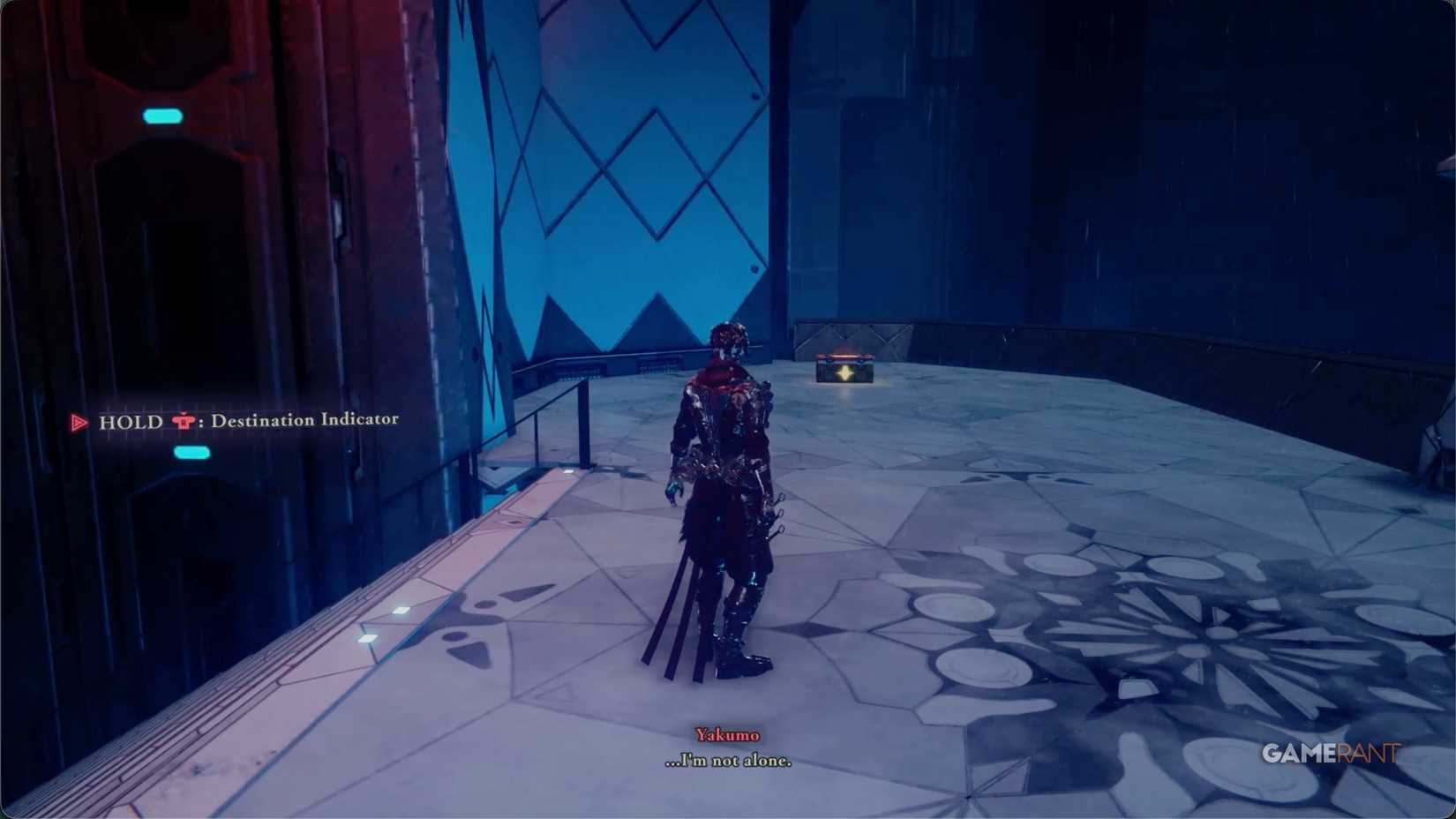Click the red triangle play indicator icon
1456x819 pixels.
[78, 423]
